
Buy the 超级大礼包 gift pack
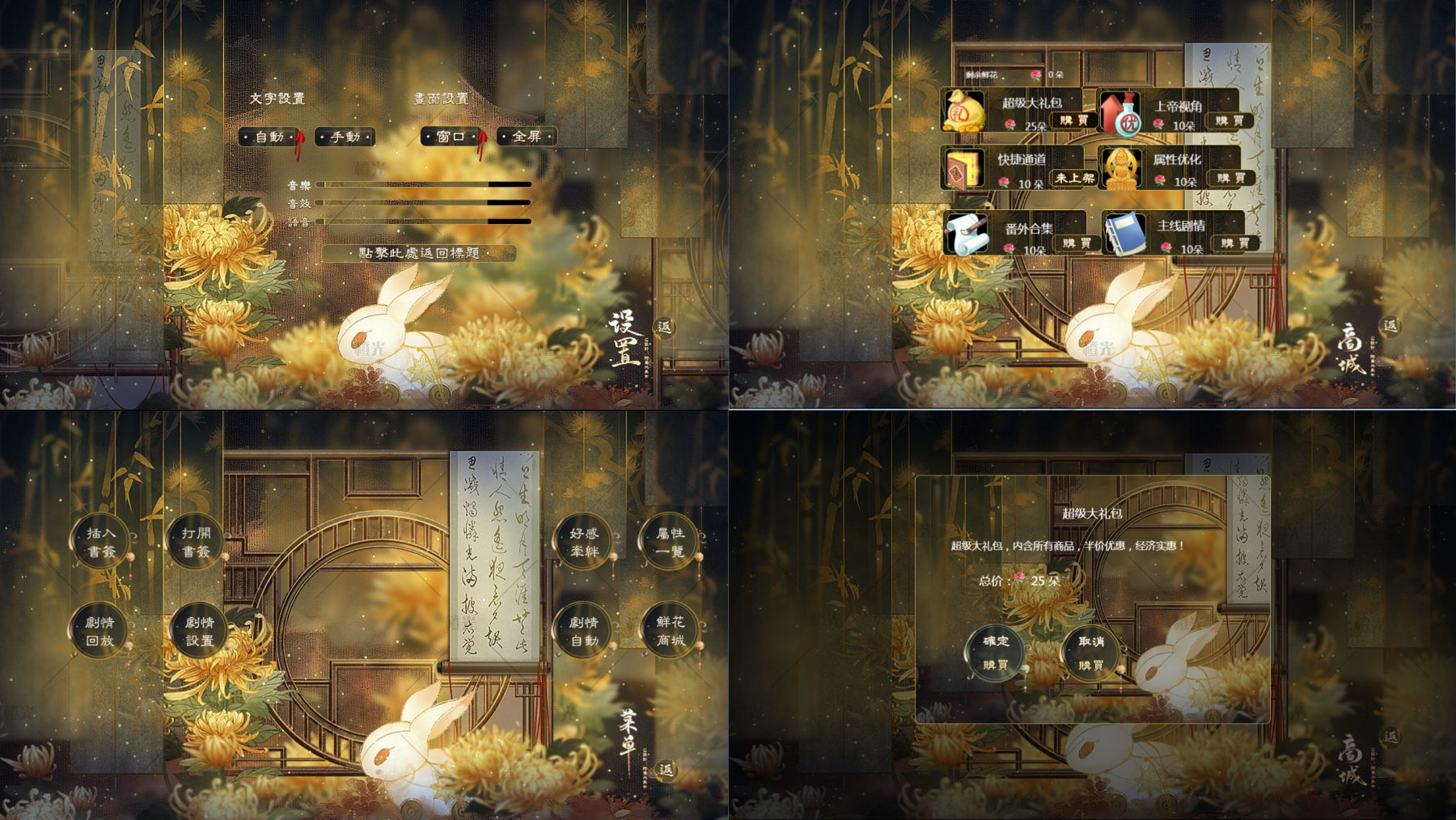point(1073,120)
